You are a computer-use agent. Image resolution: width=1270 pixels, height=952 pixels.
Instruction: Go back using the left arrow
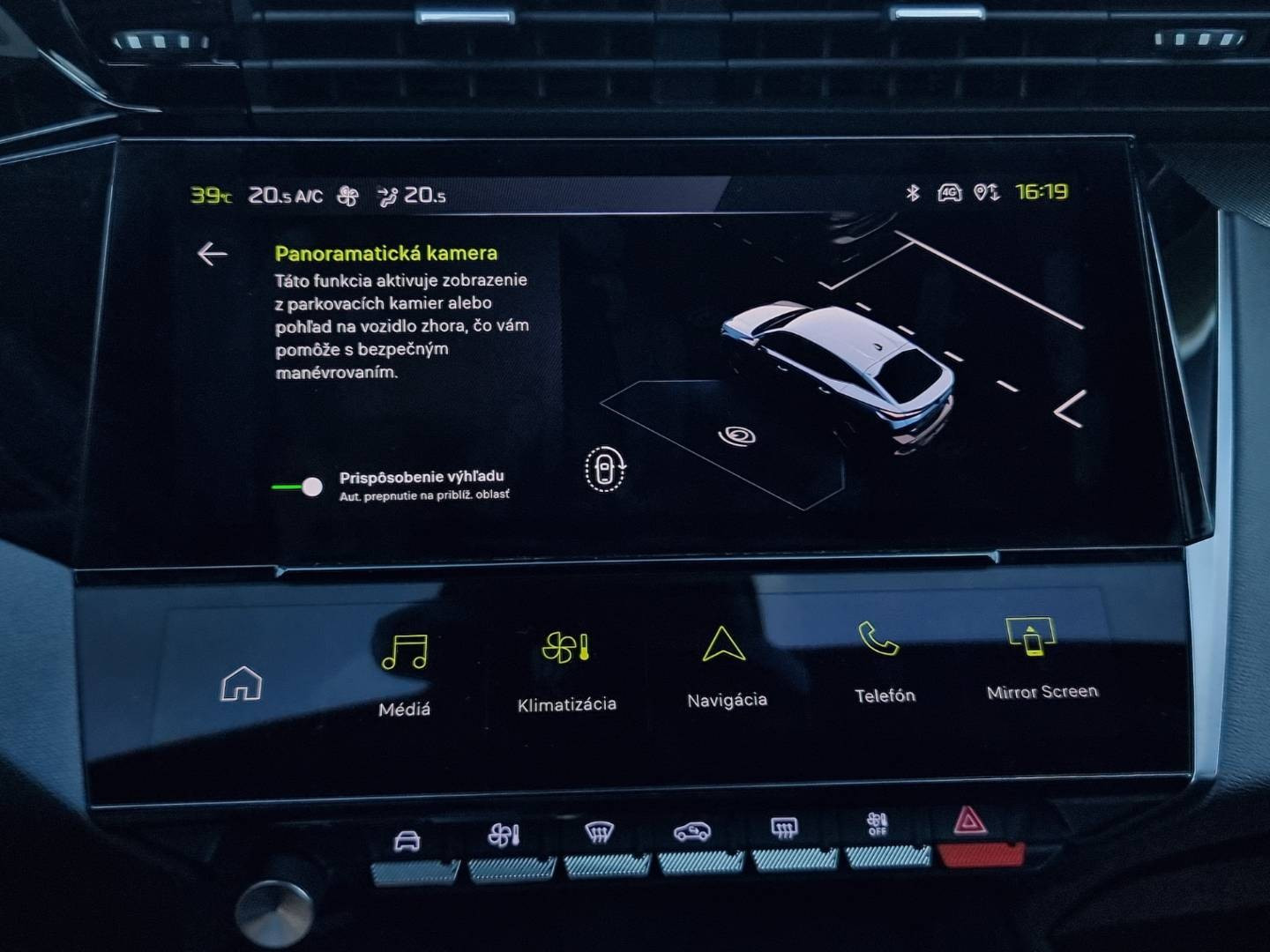pyautogui.click(x=212, y=254)
